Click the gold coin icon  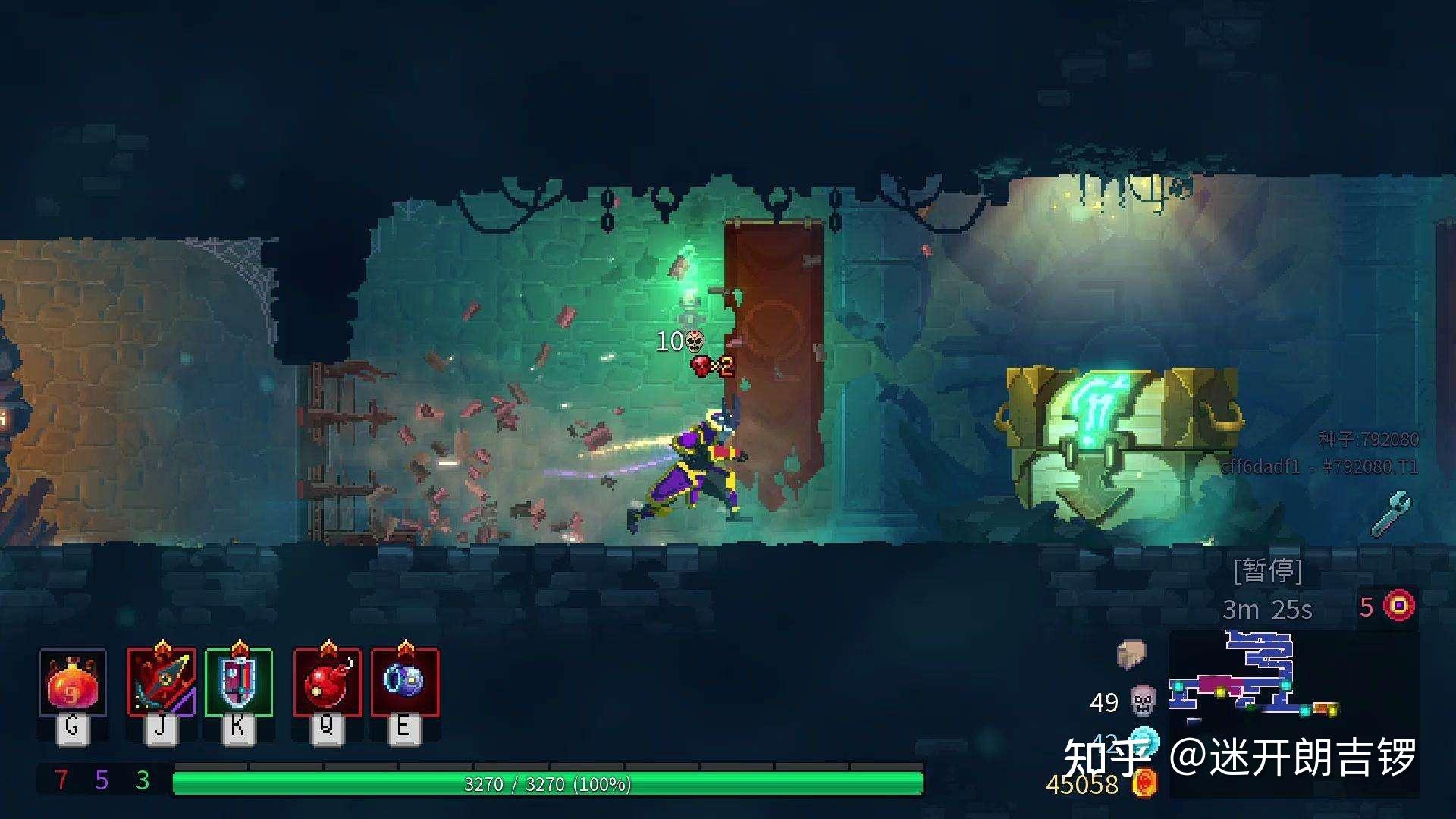(x=1145, y=783)
